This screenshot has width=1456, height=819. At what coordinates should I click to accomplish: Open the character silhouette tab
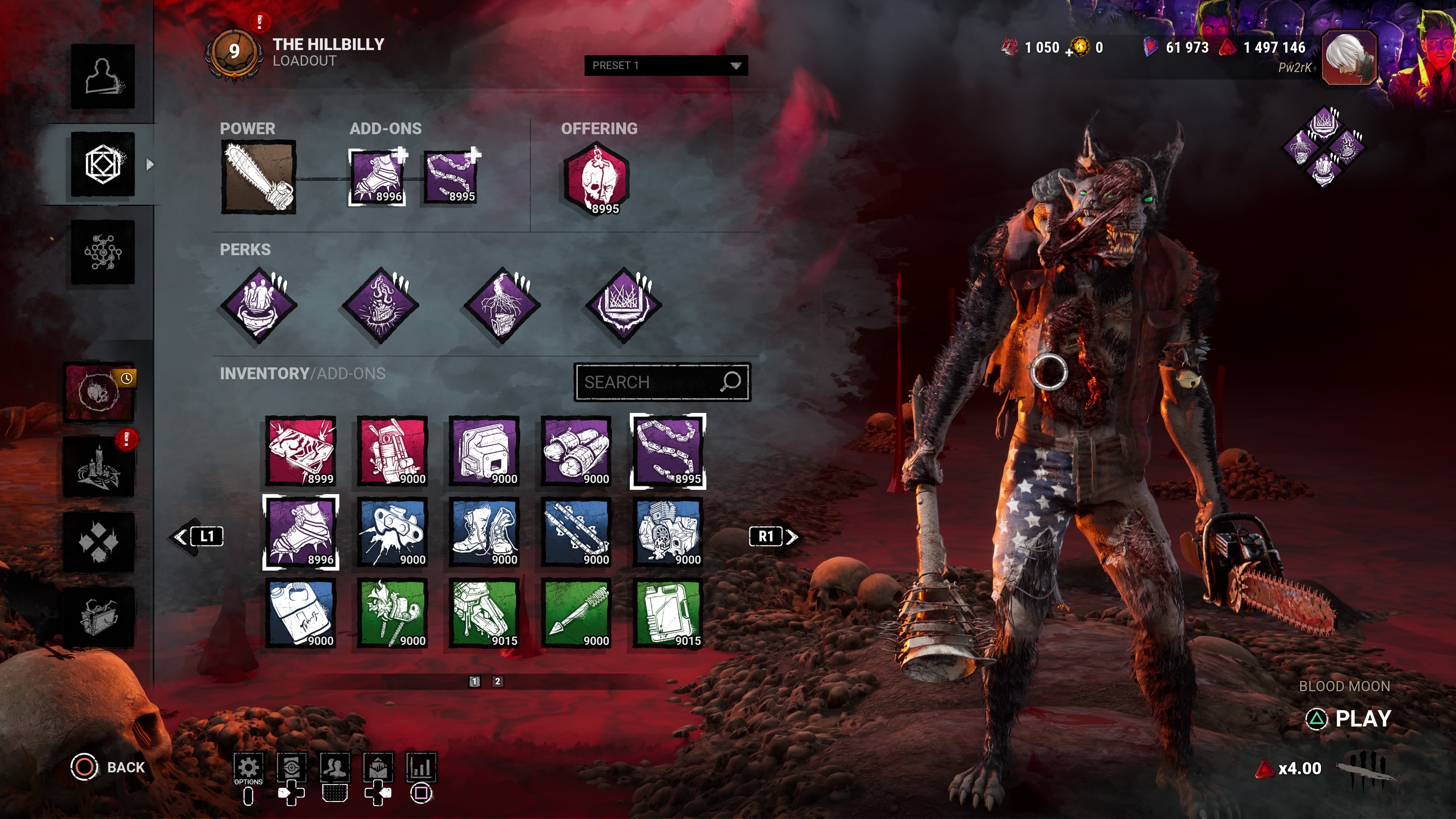pos(102,76)
